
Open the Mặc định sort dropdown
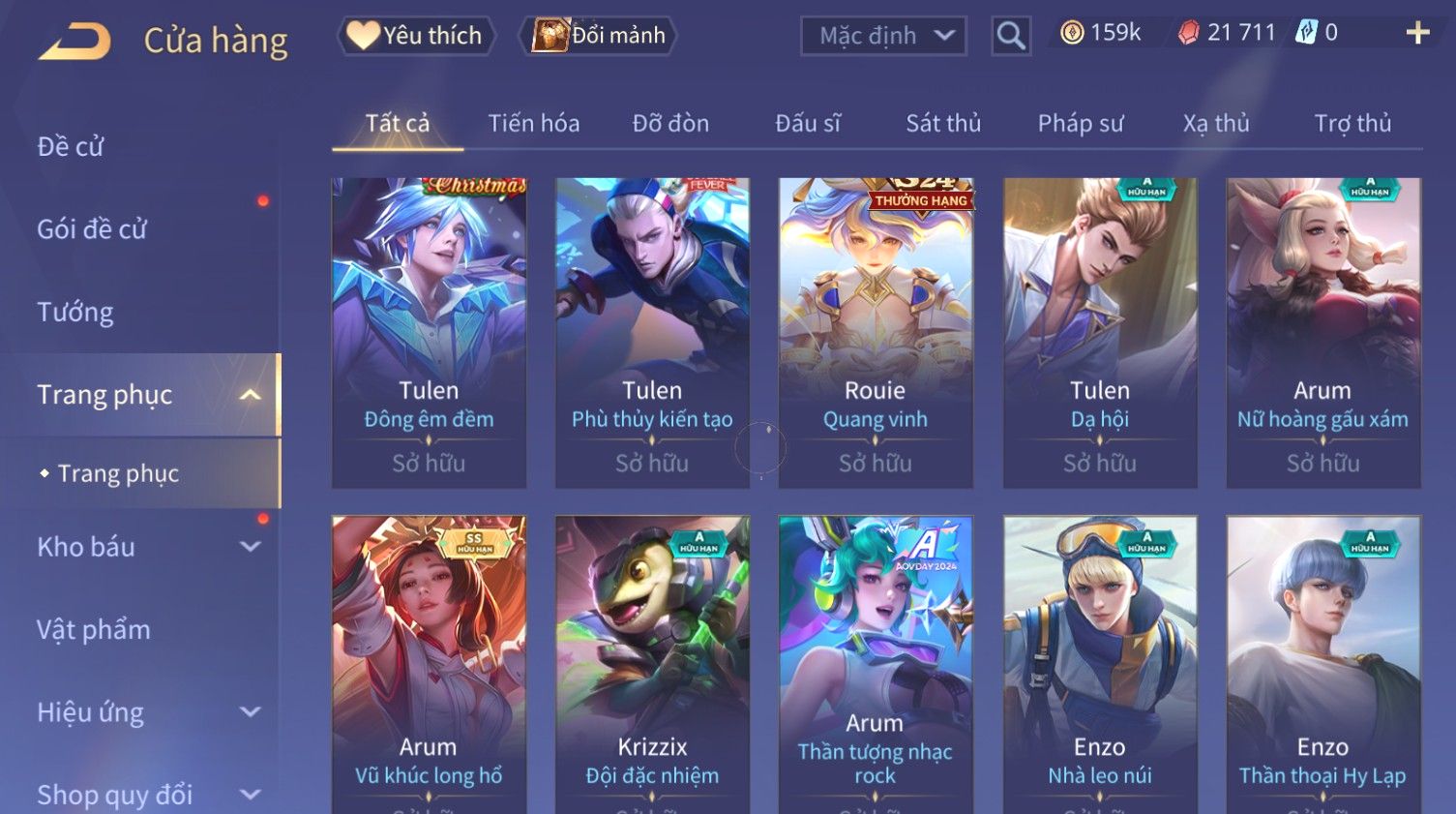[883, 36]
